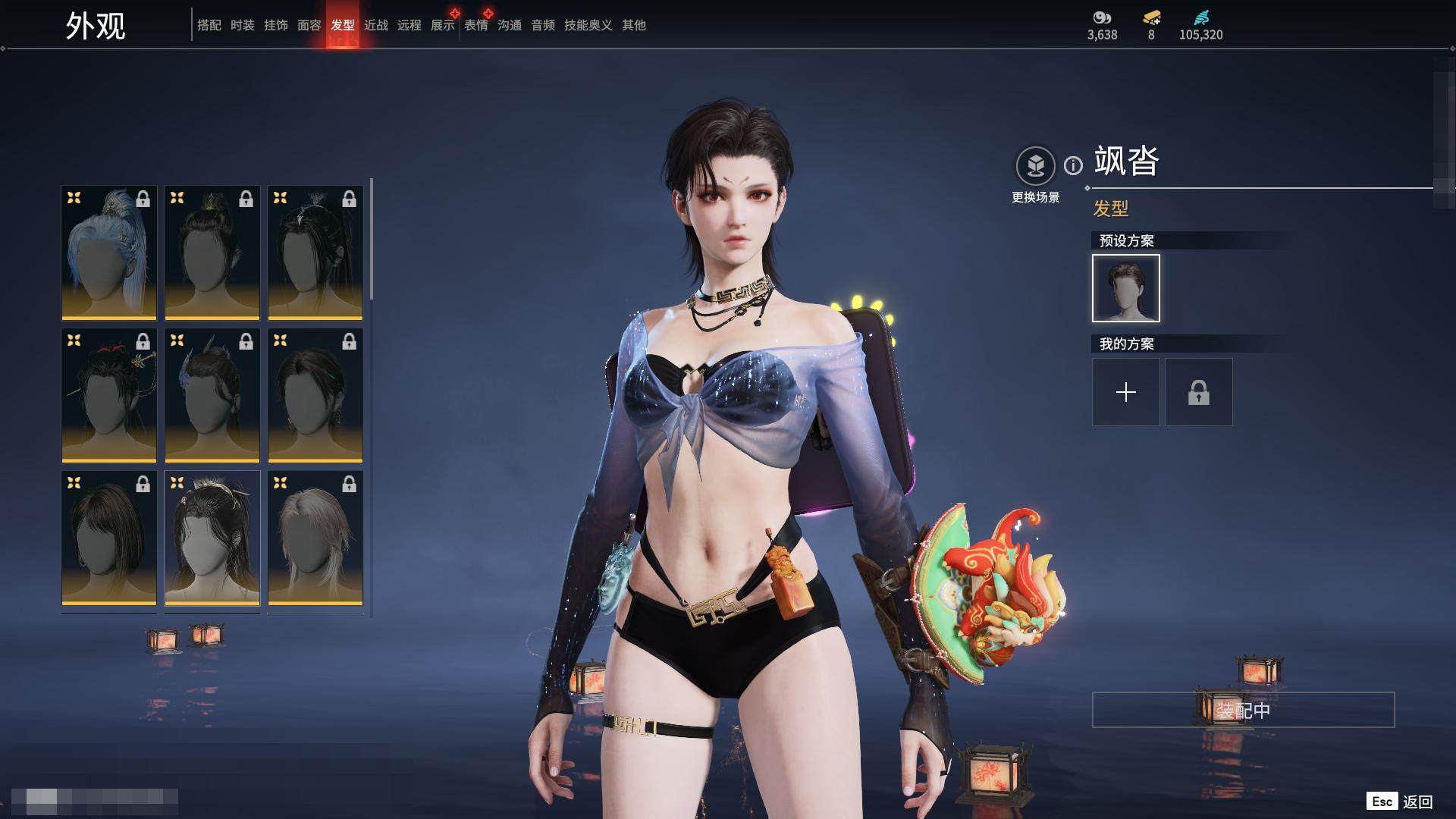
Task: Click 返回 to go back
Action: pyautogui.click(x=1417, y=802)
